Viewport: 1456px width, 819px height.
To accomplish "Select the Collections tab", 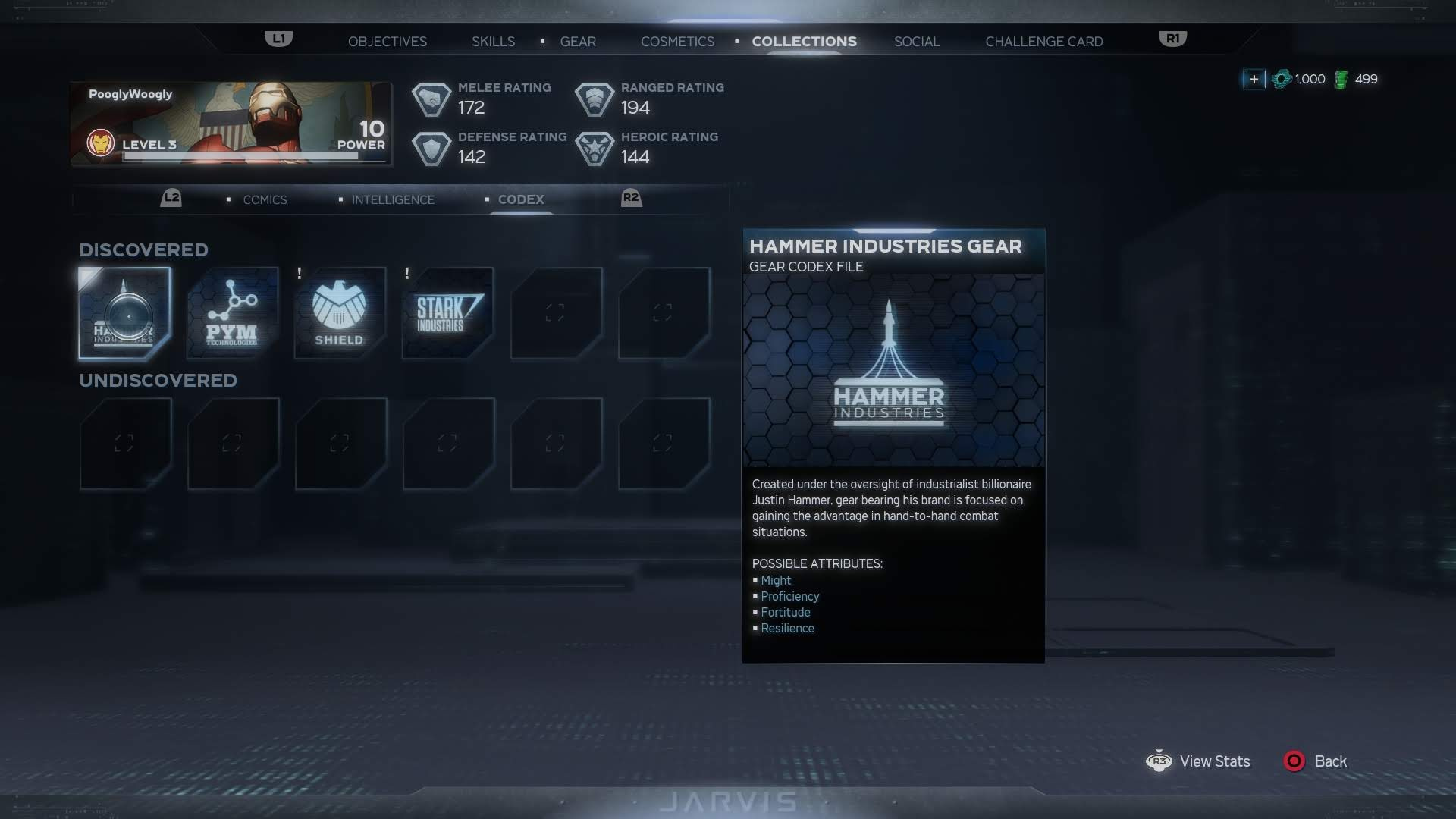I will point(804,42).
